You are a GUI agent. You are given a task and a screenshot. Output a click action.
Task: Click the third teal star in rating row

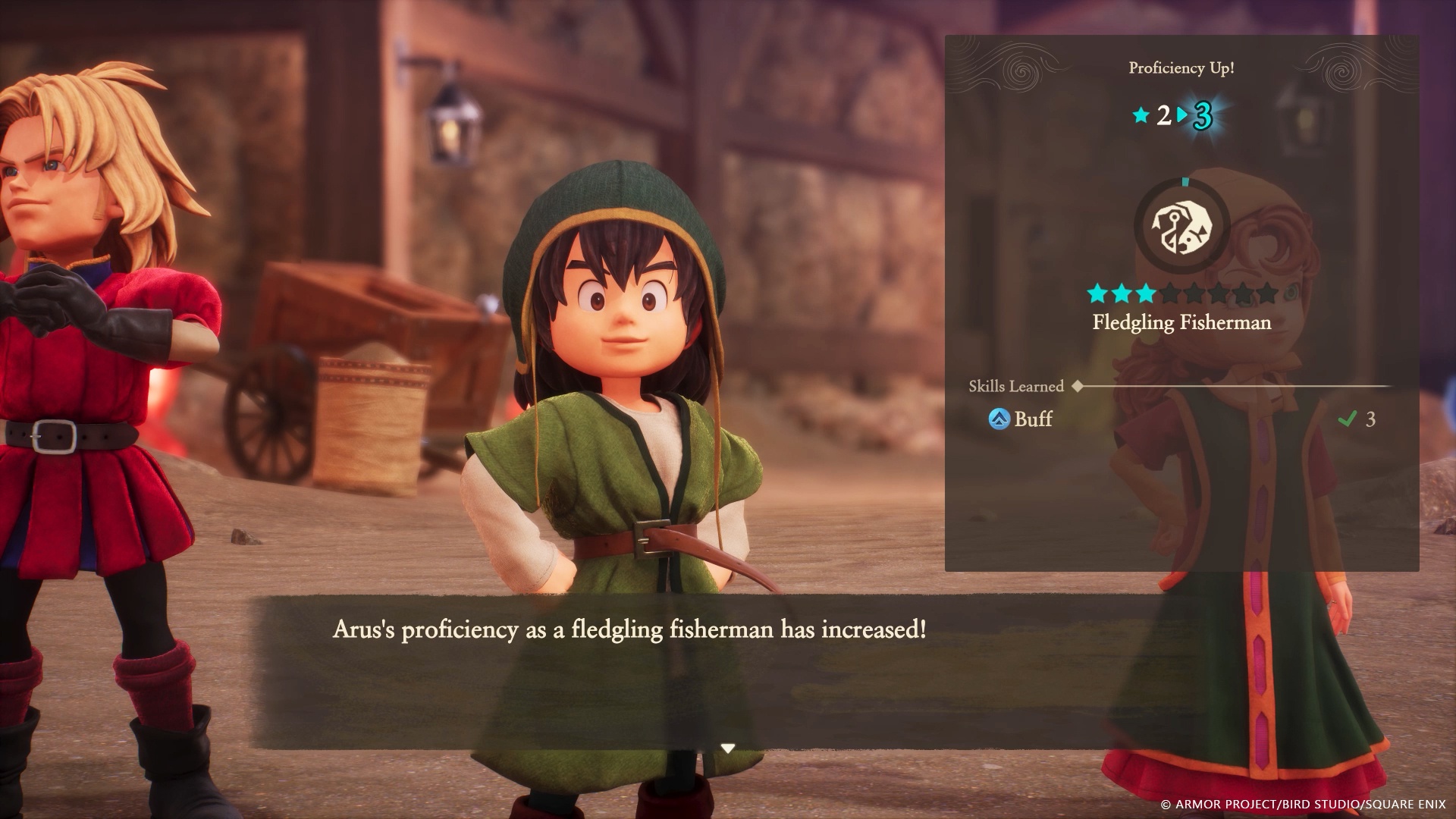pos(1146,293)
